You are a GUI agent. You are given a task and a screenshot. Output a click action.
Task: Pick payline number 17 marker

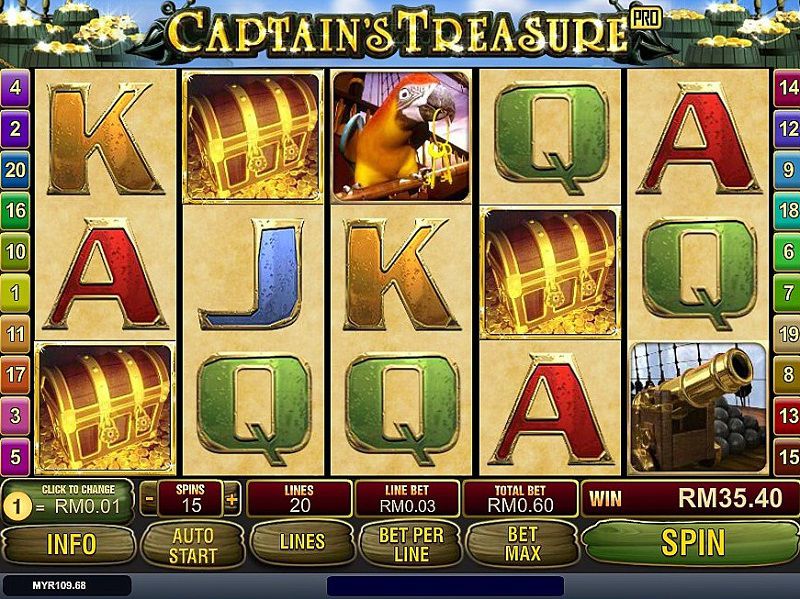[15, 375]
